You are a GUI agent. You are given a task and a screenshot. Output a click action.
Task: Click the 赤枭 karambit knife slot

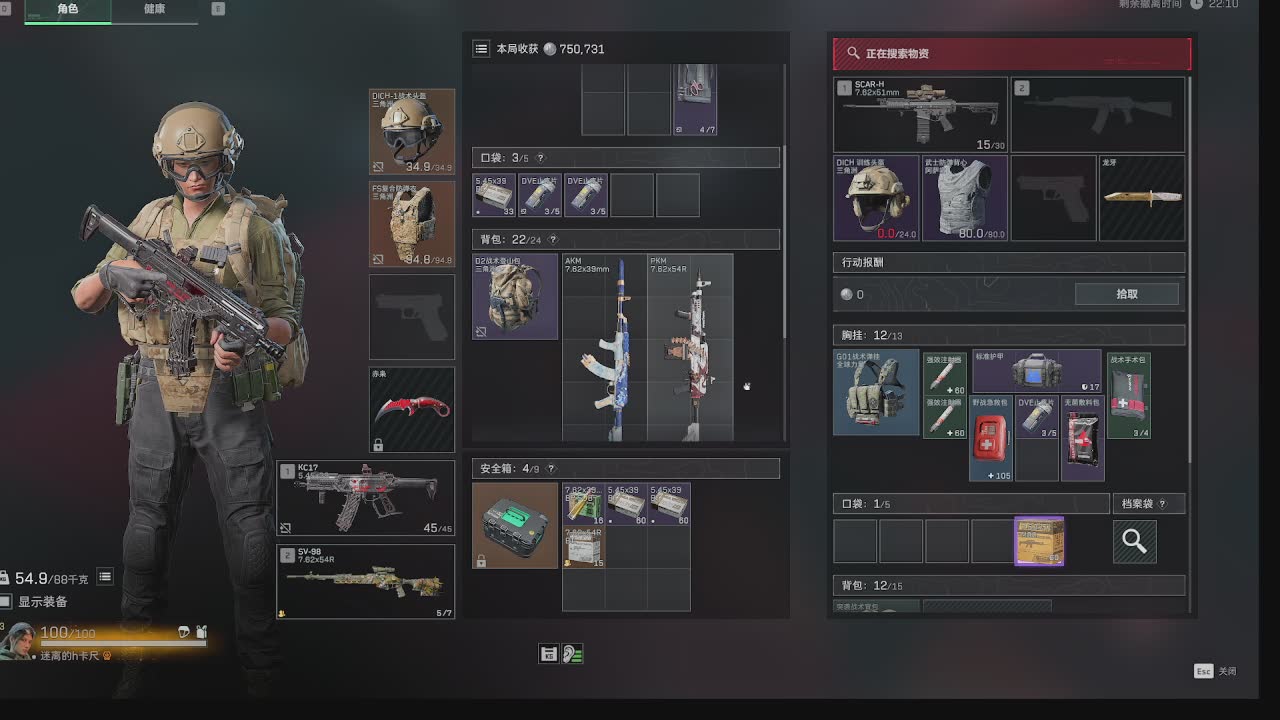pos(412,409)
